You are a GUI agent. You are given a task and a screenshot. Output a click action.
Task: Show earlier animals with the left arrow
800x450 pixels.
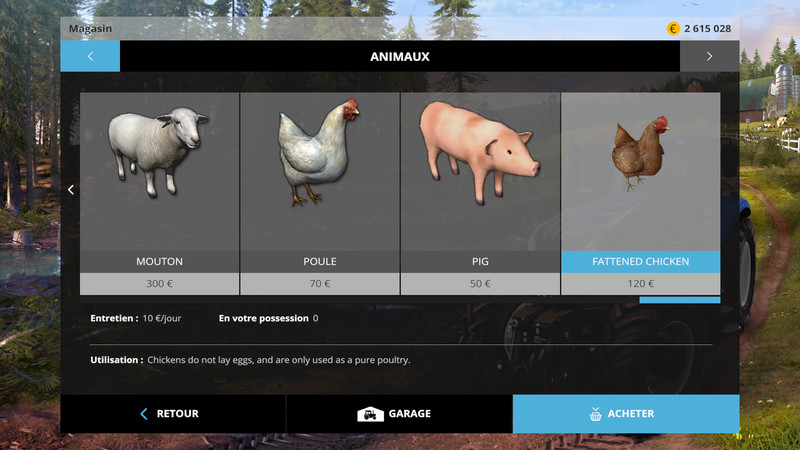(70, 190)
